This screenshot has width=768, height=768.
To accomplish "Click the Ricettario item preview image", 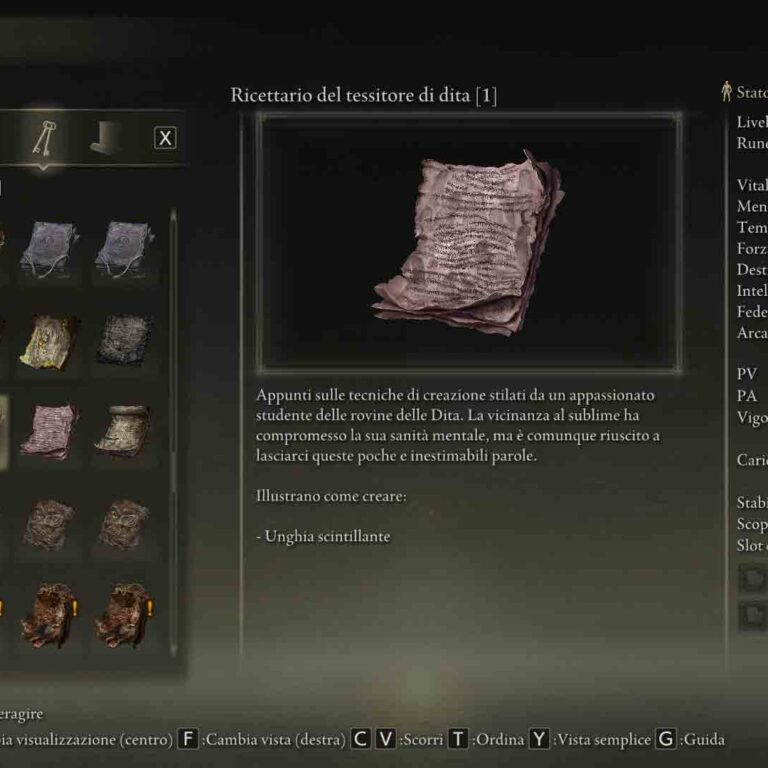I will coord(469,240).
